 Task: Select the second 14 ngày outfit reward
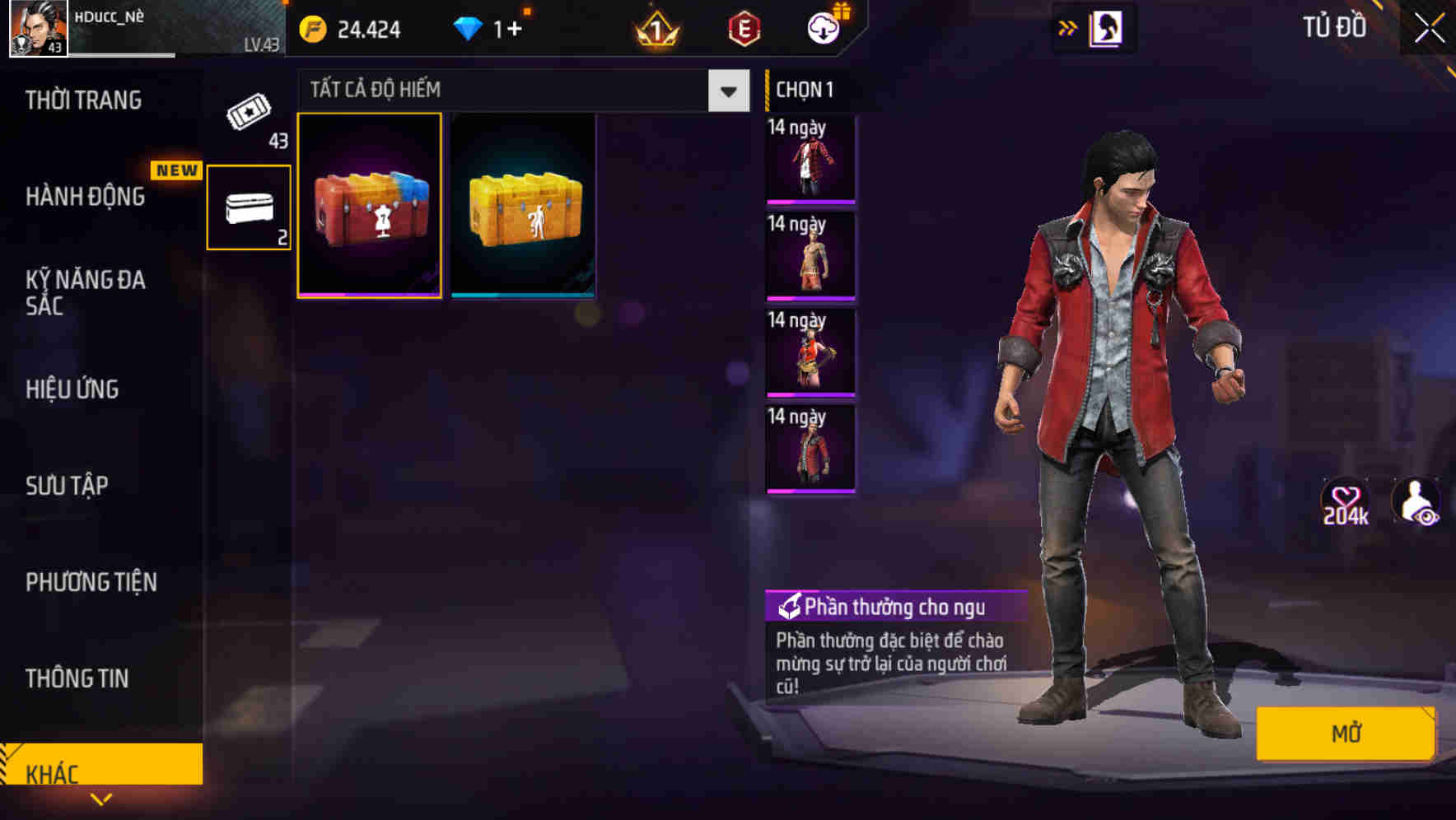[810, 255]
